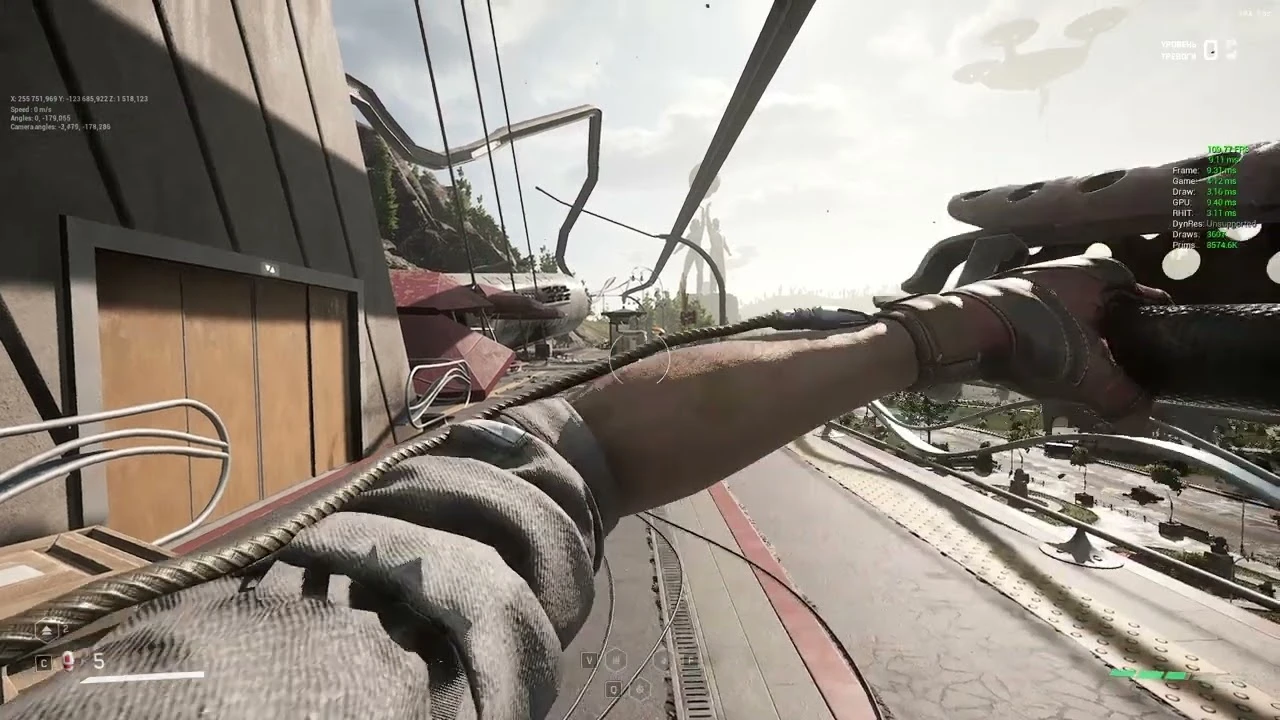The height and width of the screenshot is (720, 1280).
Task: Click the Q key prompt badge
Action: (x=612, y=689)
